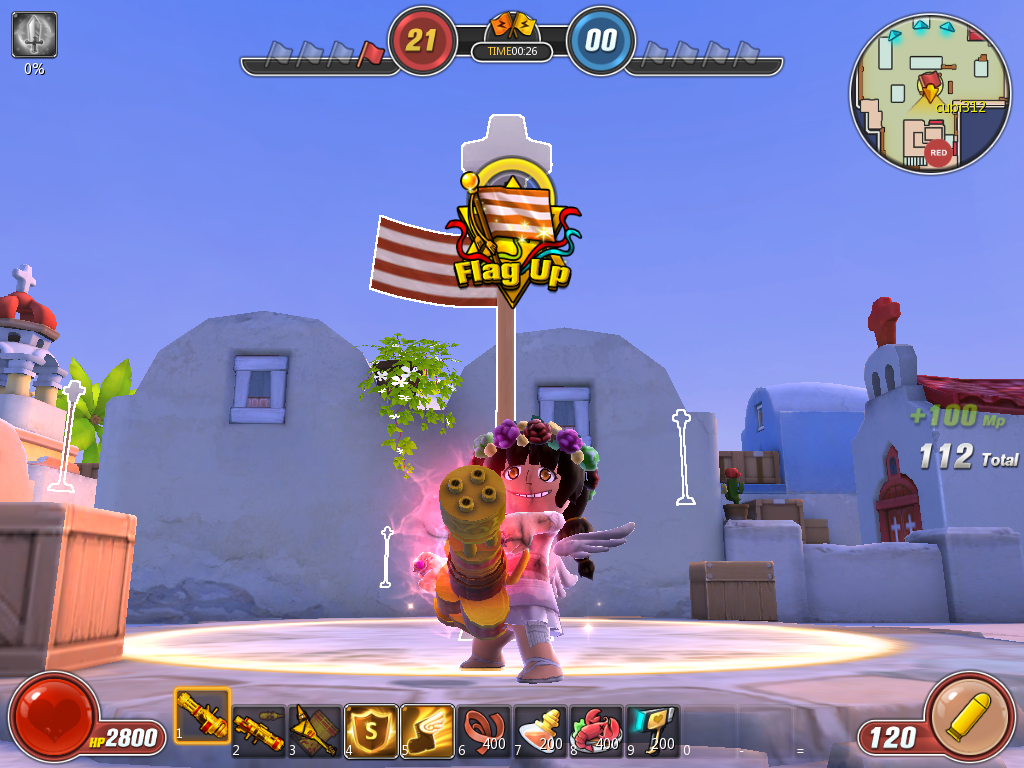Use the orange potion bottle item

540,730
